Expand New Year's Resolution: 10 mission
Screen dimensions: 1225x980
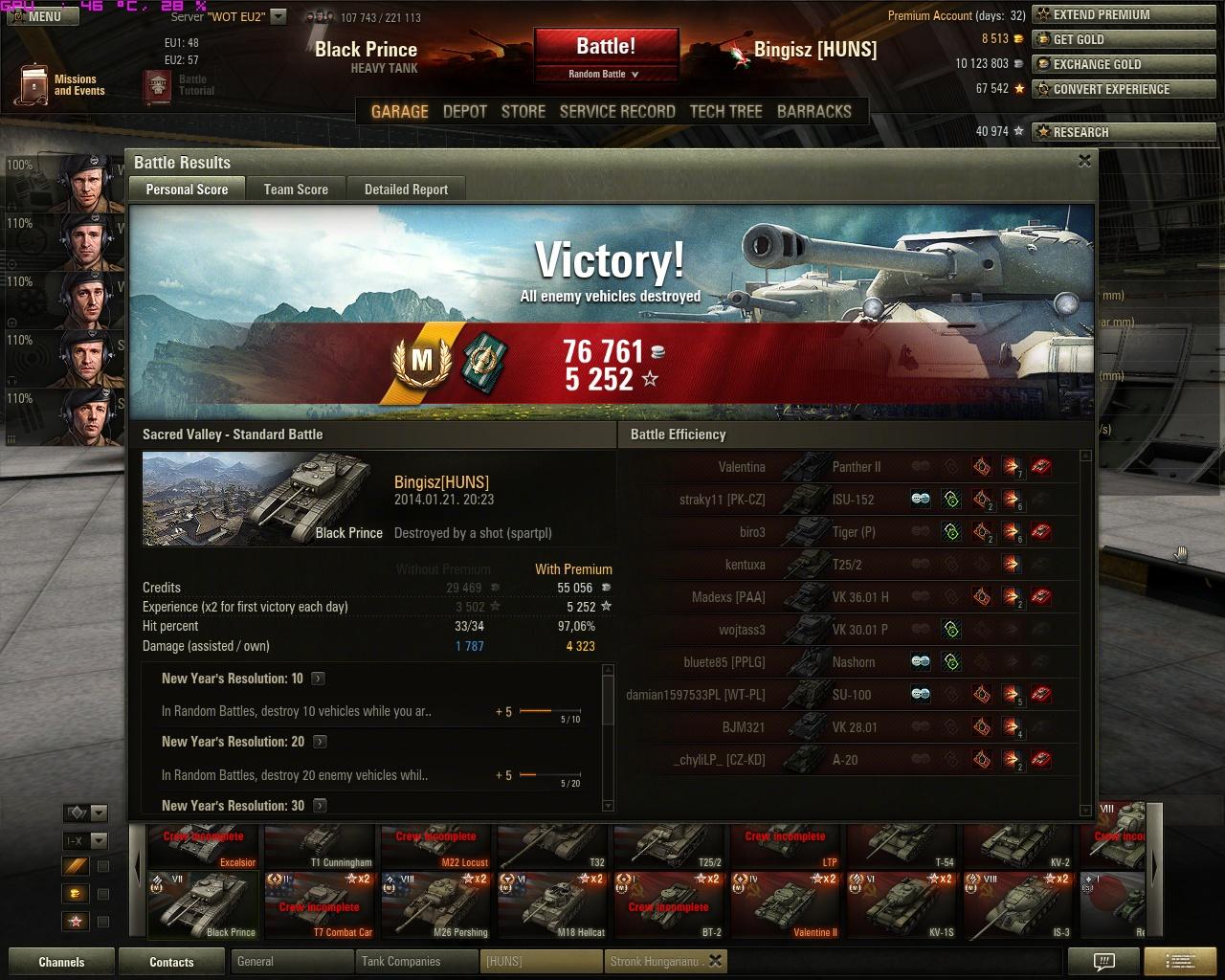coord(319,679)
